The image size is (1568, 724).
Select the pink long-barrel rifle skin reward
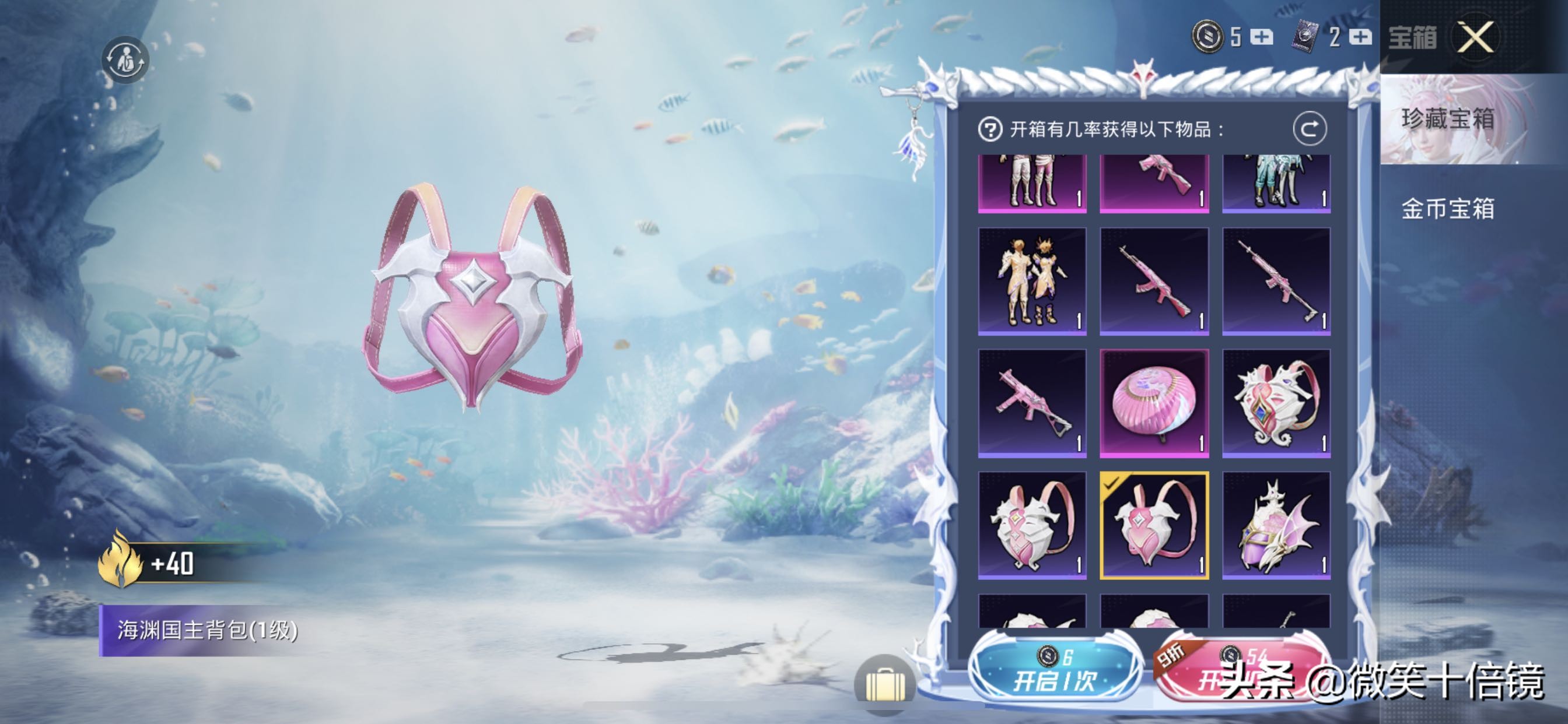pyautogui.click(x=1276, y=281)
